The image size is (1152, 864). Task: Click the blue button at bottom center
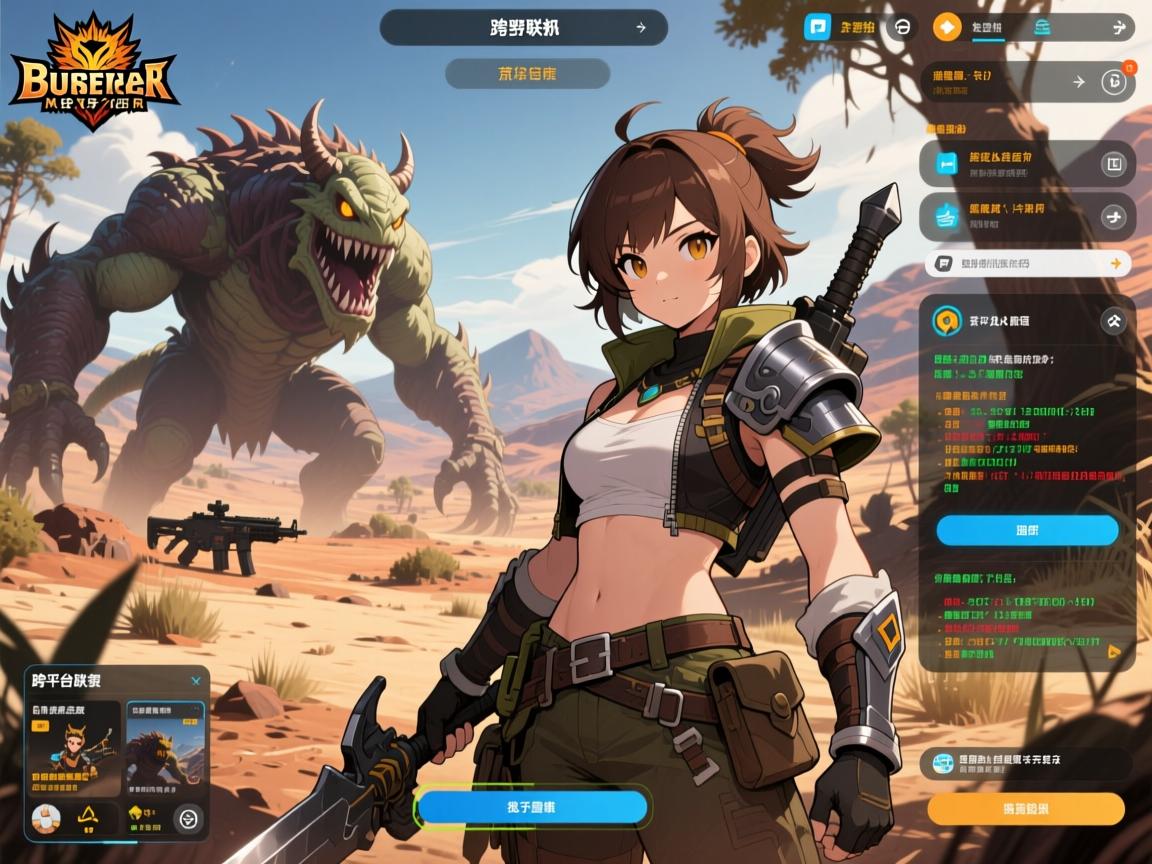532,807
